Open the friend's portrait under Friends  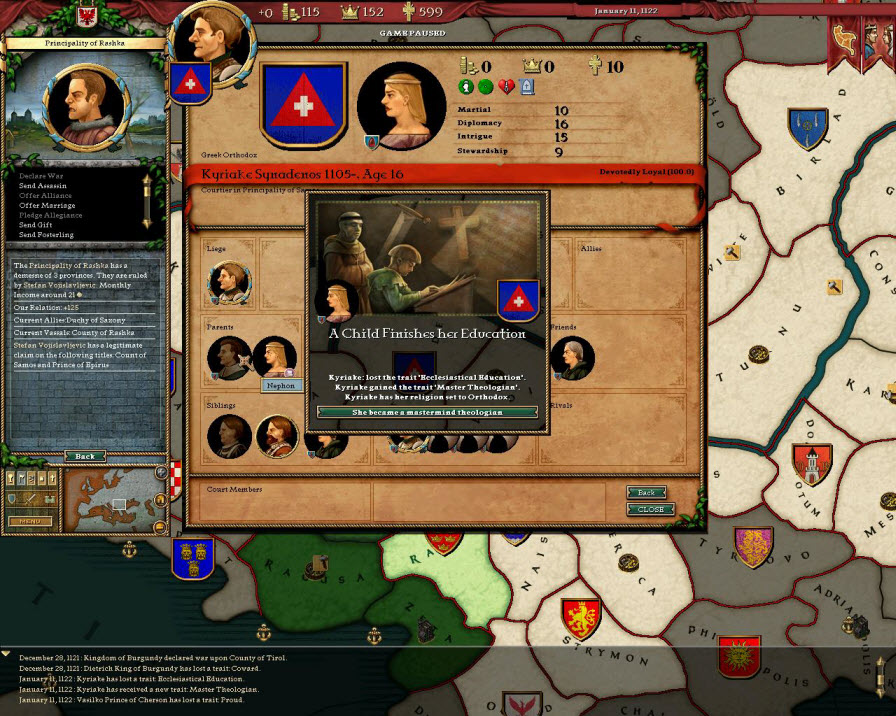(x=572, y=358)
